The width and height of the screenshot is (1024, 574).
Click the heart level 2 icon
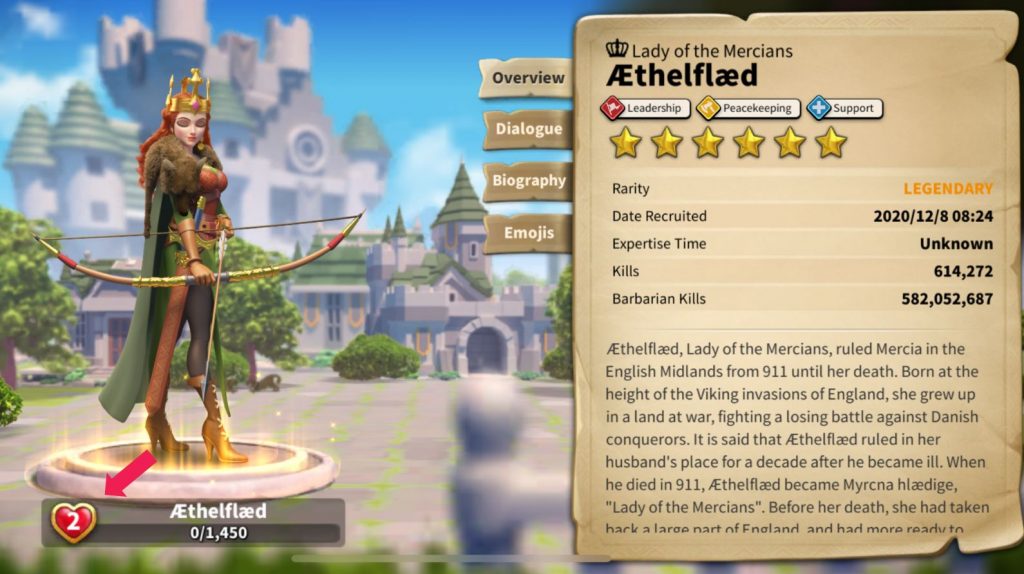pyautogui.click(x=73, y=522)
